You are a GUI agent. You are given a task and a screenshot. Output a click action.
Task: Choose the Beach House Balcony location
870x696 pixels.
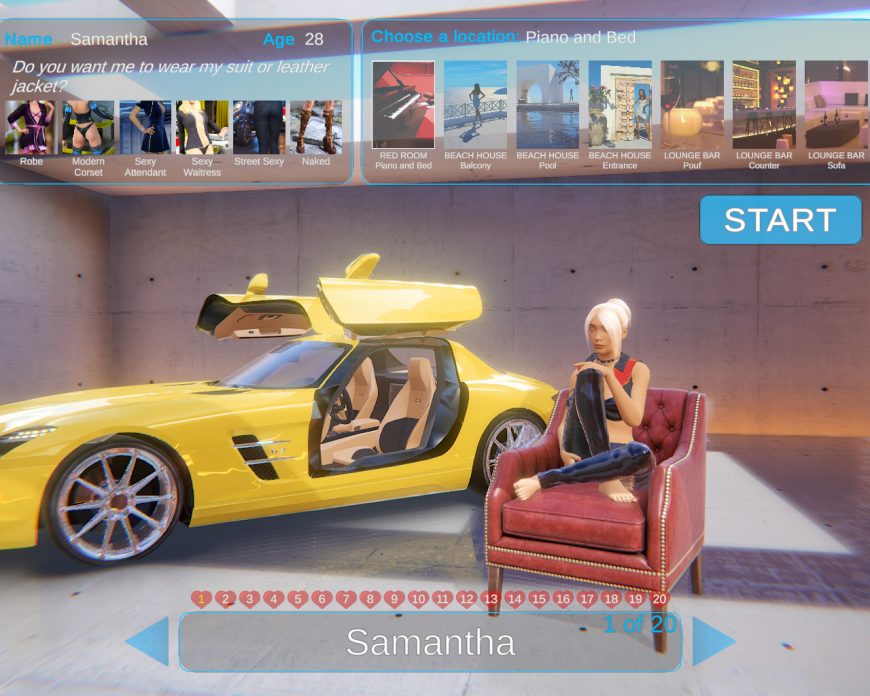pos(476,105)
